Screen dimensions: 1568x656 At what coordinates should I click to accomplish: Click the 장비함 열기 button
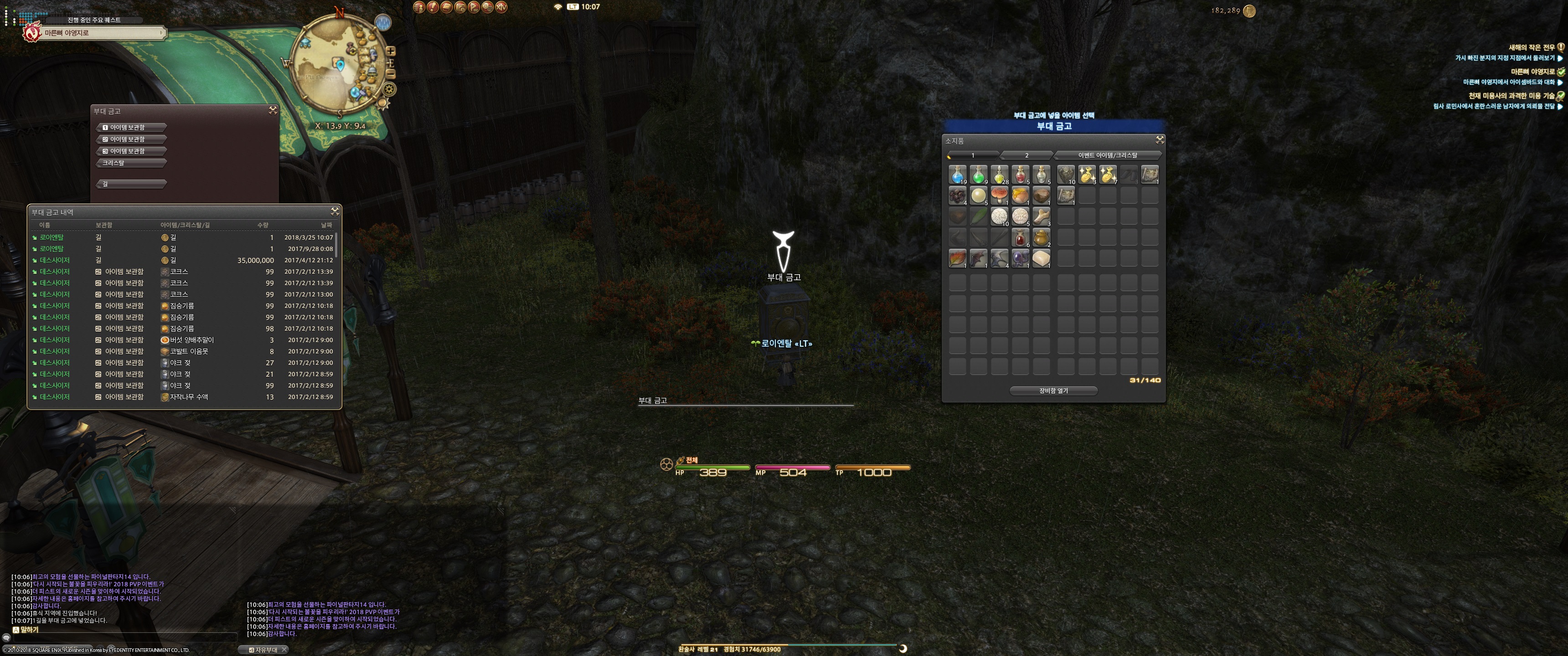(x=1054, y=391)
